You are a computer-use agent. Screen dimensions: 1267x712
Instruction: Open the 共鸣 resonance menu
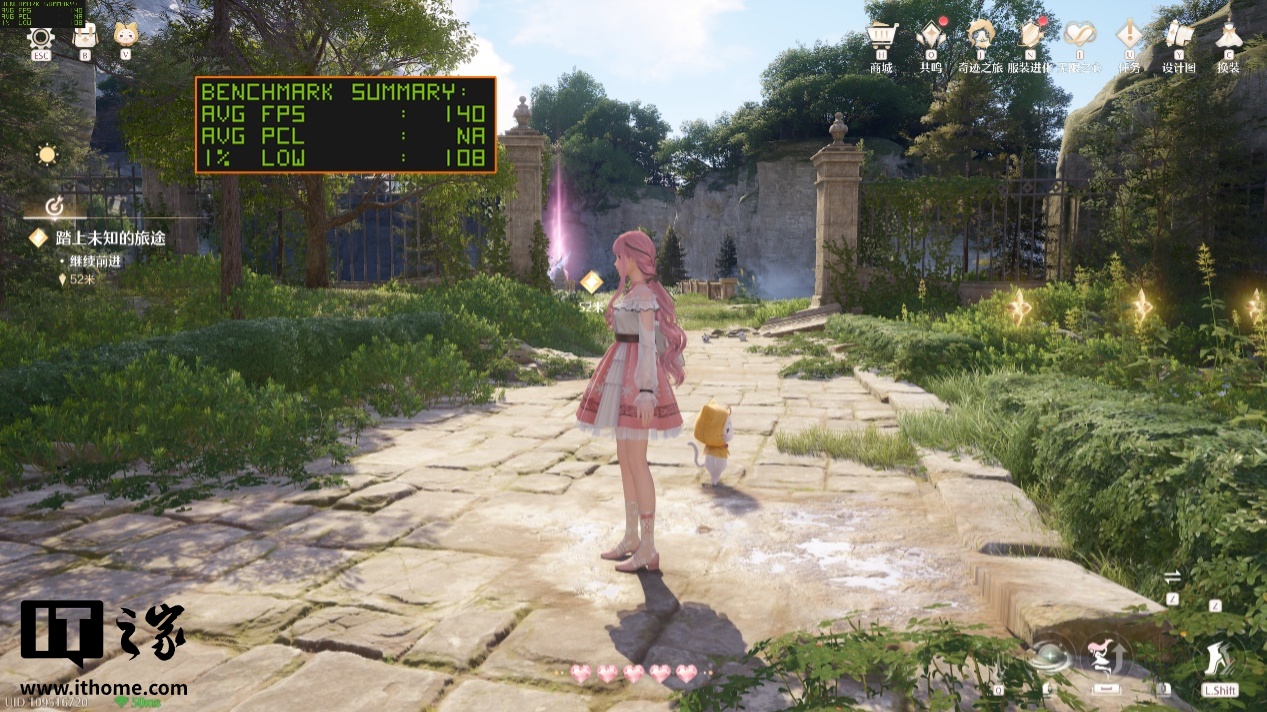[x=931, y=38]
